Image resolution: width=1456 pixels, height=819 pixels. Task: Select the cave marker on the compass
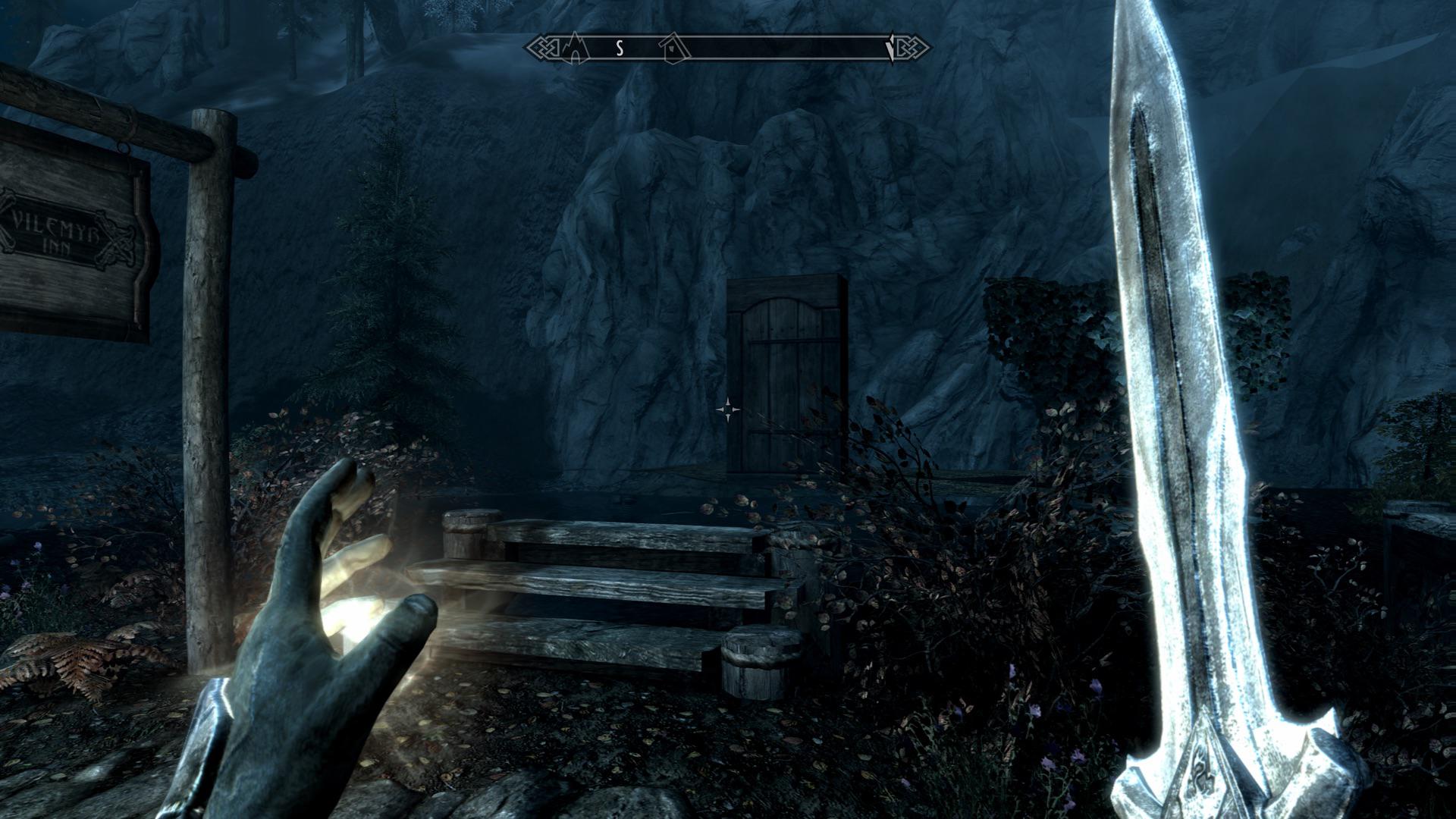(576, 49)
